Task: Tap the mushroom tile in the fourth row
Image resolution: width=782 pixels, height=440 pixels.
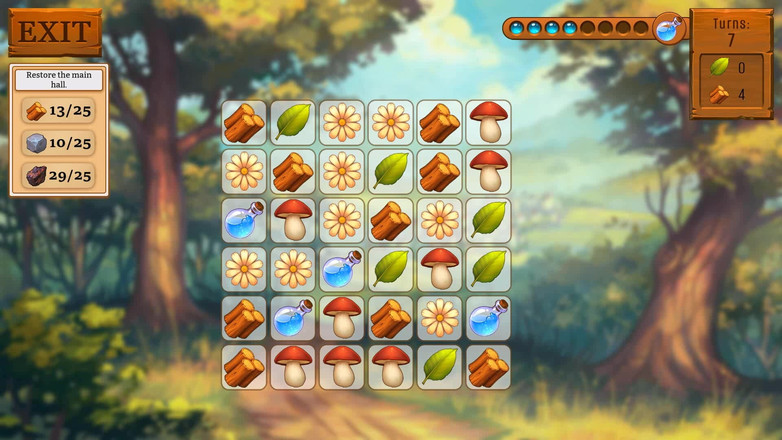Action: (x=440, y=269)
